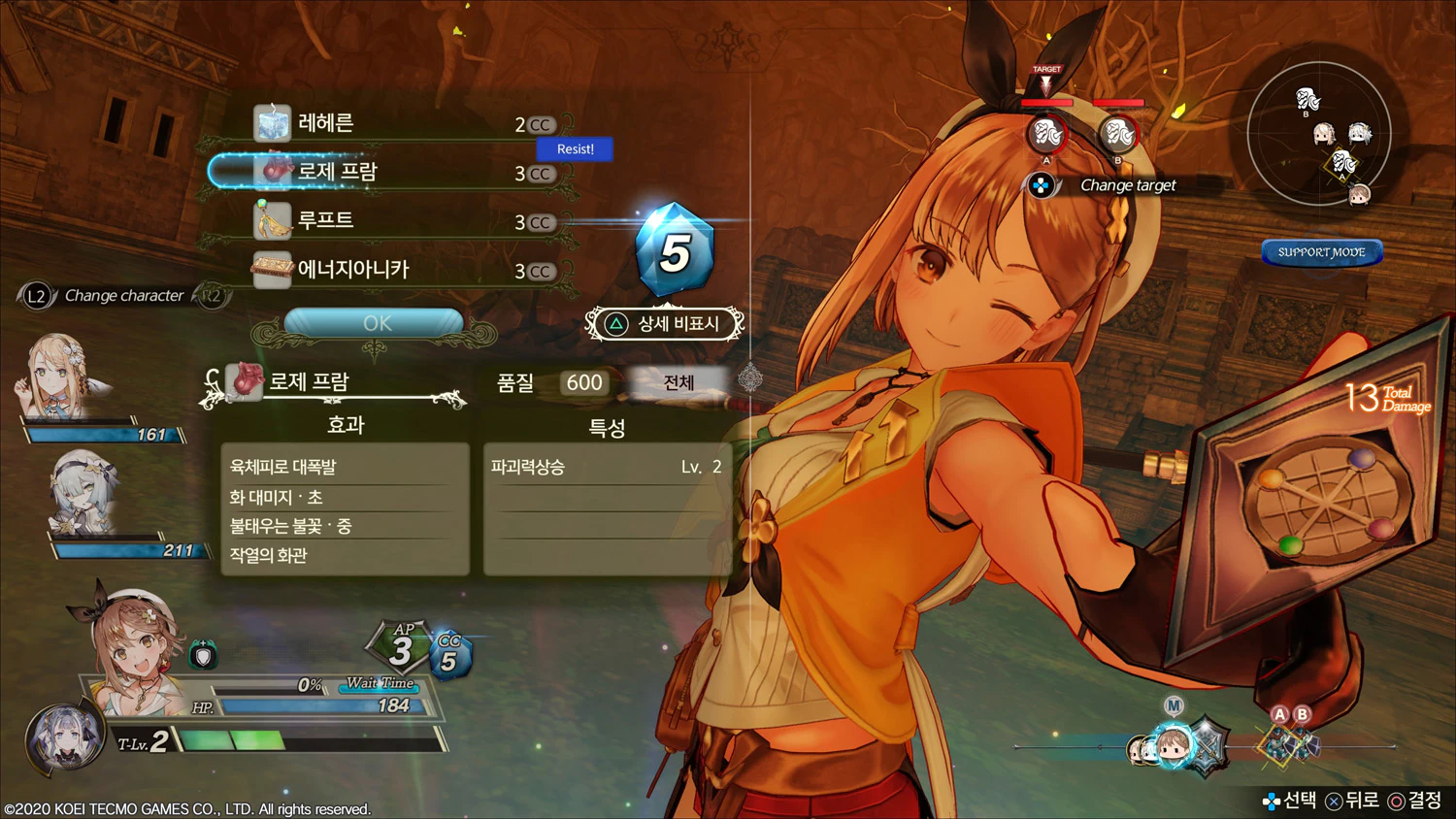The width and height of the screenshot is (1456, 819).
Task: Toggle the 상세 비표시 detail display
Action: tap(665, 324)
